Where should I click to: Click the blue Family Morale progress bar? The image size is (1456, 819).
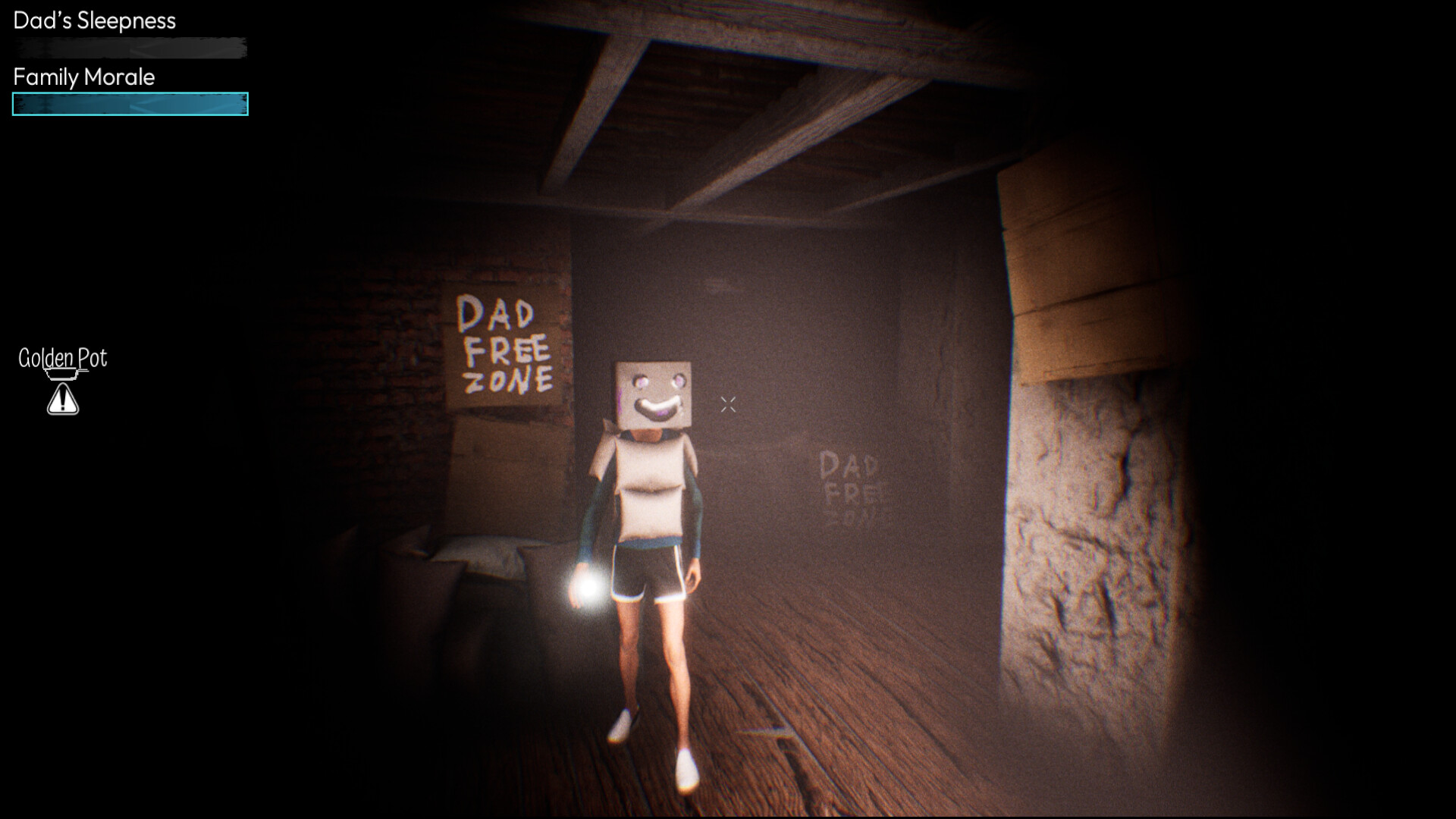click(x=129, y=105)
